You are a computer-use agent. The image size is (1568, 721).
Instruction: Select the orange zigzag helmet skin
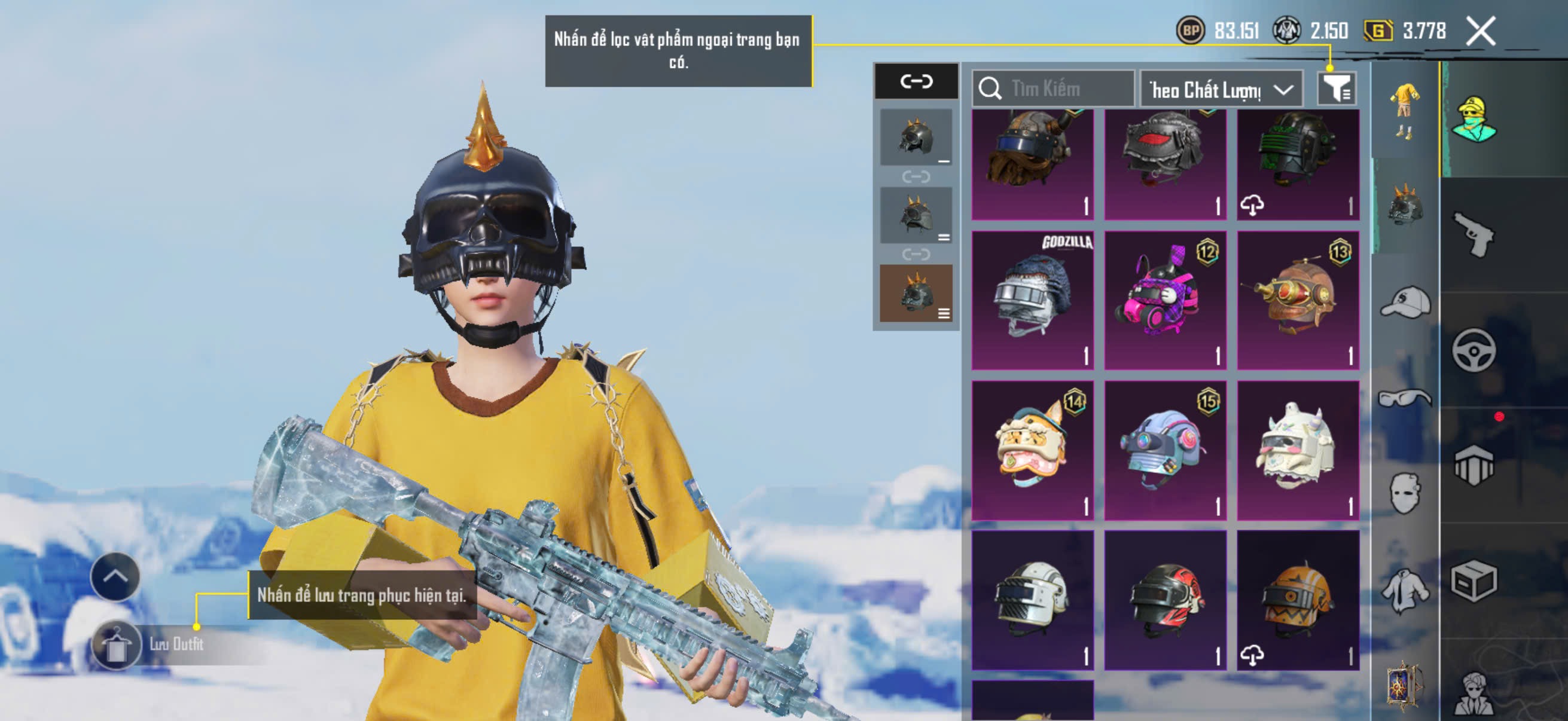coord(1298,600)
